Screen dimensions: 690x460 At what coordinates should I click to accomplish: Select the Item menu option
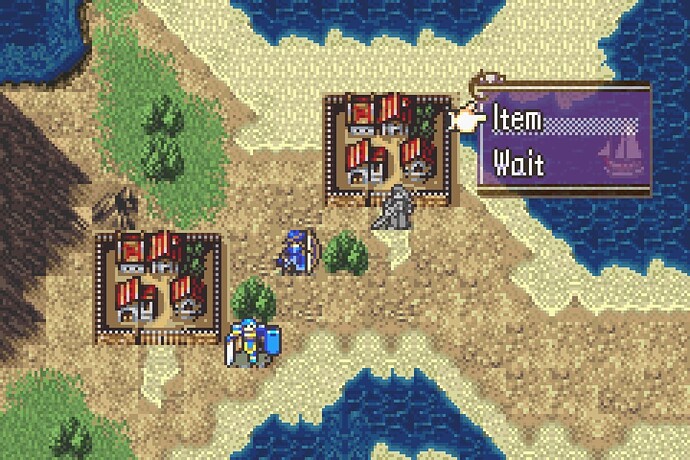pos(520,121)
